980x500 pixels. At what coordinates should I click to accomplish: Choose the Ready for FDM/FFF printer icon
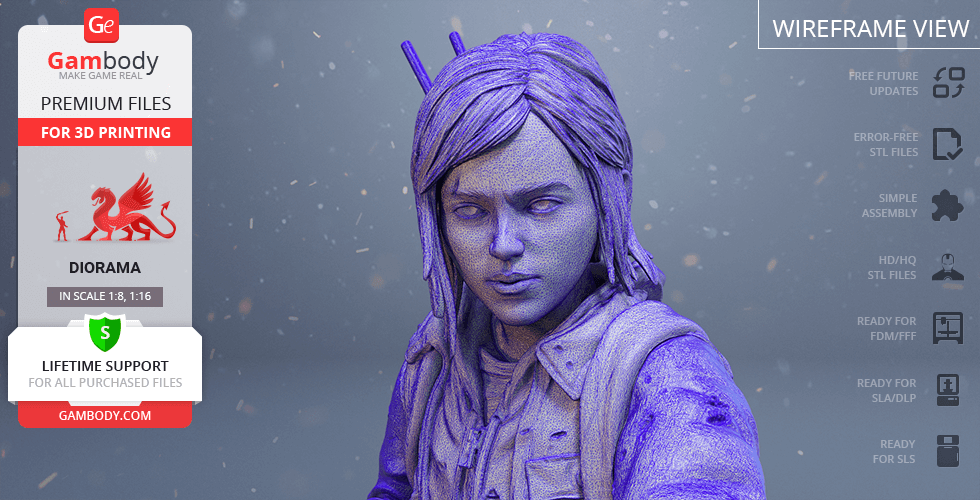click(947, 327)
